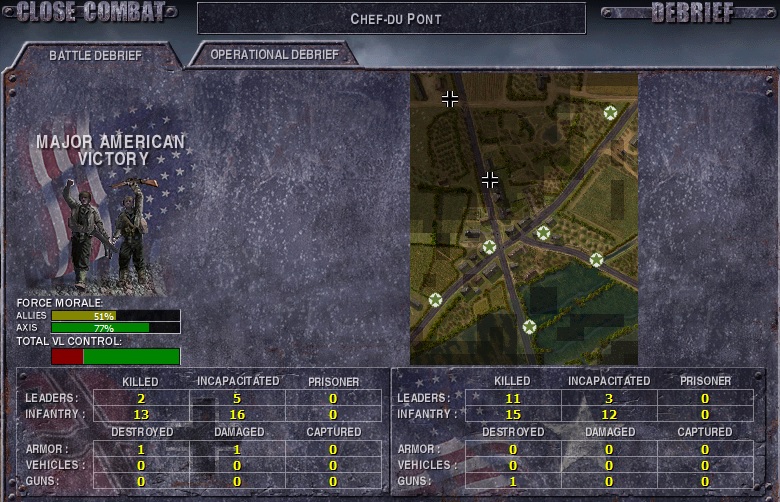Viewport: 780px width, 502px height.
Task: Switch to the Operational Debrief tab
Action: [x=274, y=54]
